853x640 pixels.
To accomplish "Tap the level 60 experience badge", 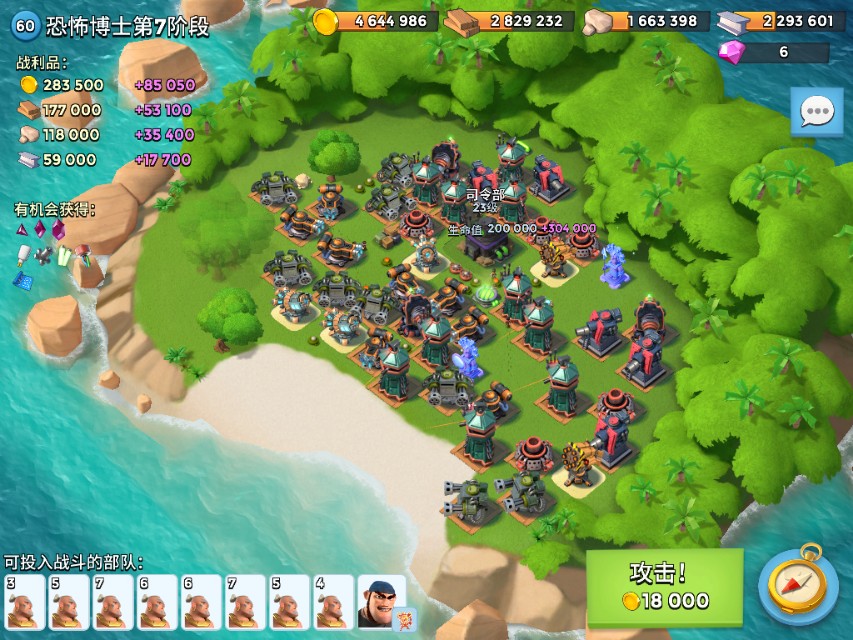I will [24, 26].
